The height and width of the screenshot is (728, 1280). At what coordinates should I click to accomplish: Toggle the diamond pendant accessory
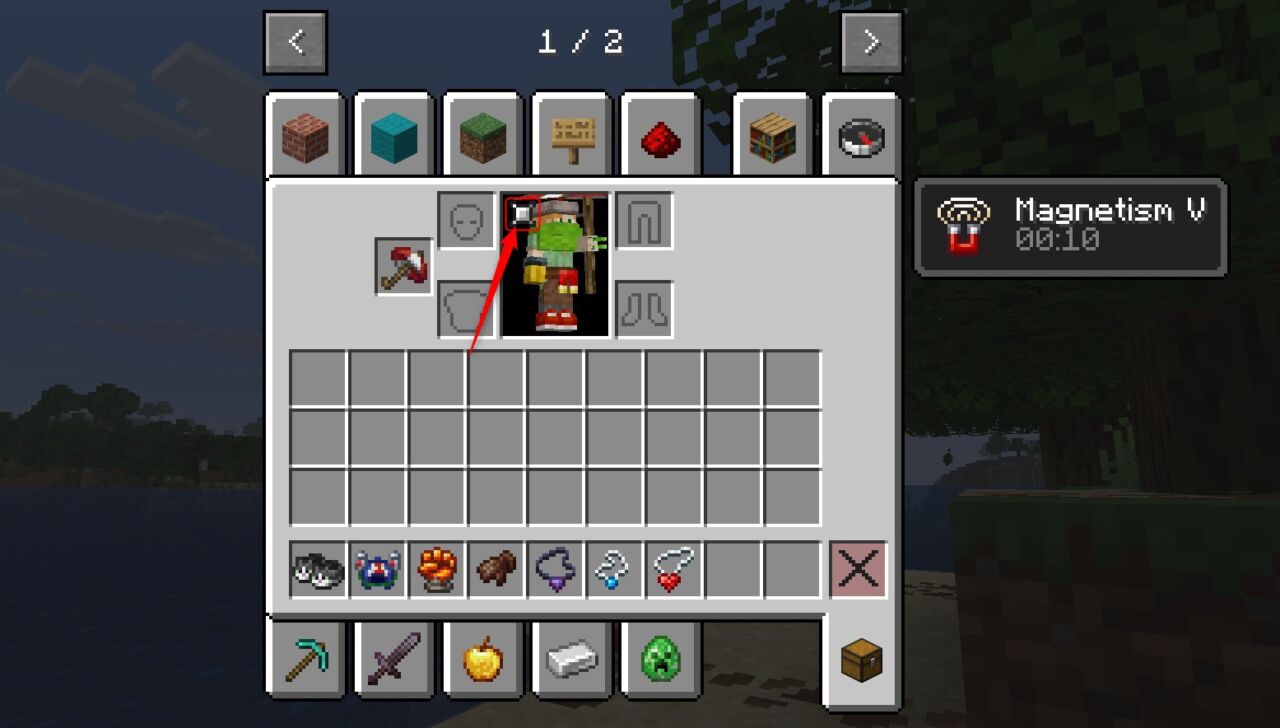613,570
